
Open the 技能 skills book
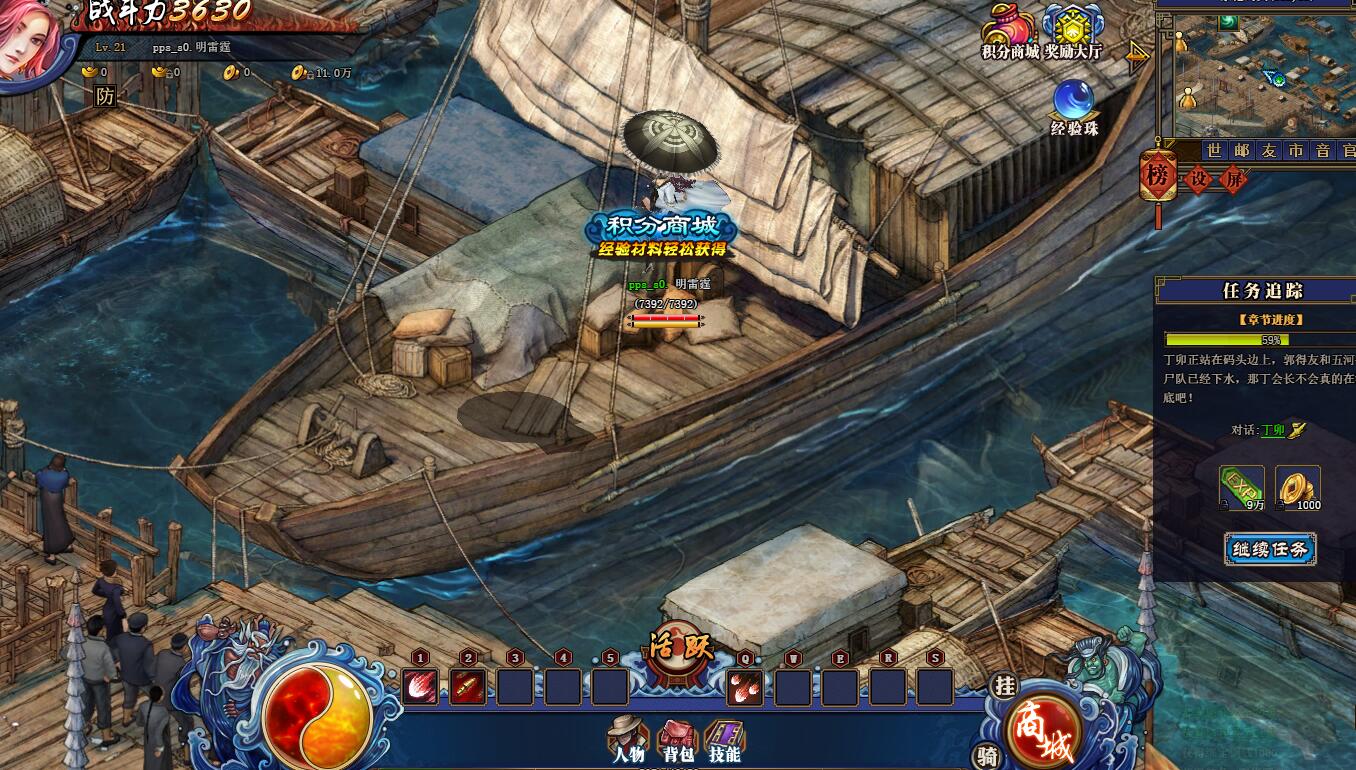[x=724, y=741]
